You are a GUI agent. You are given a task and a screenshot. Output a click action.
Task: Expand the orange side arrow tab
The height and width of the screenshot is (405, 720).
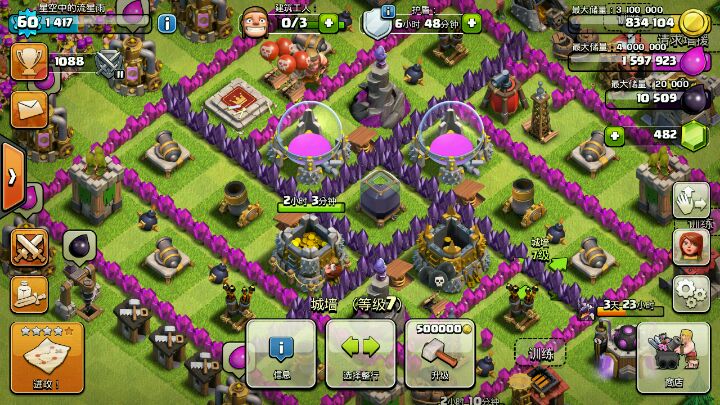pyautogui.click(x=10, y=177)
